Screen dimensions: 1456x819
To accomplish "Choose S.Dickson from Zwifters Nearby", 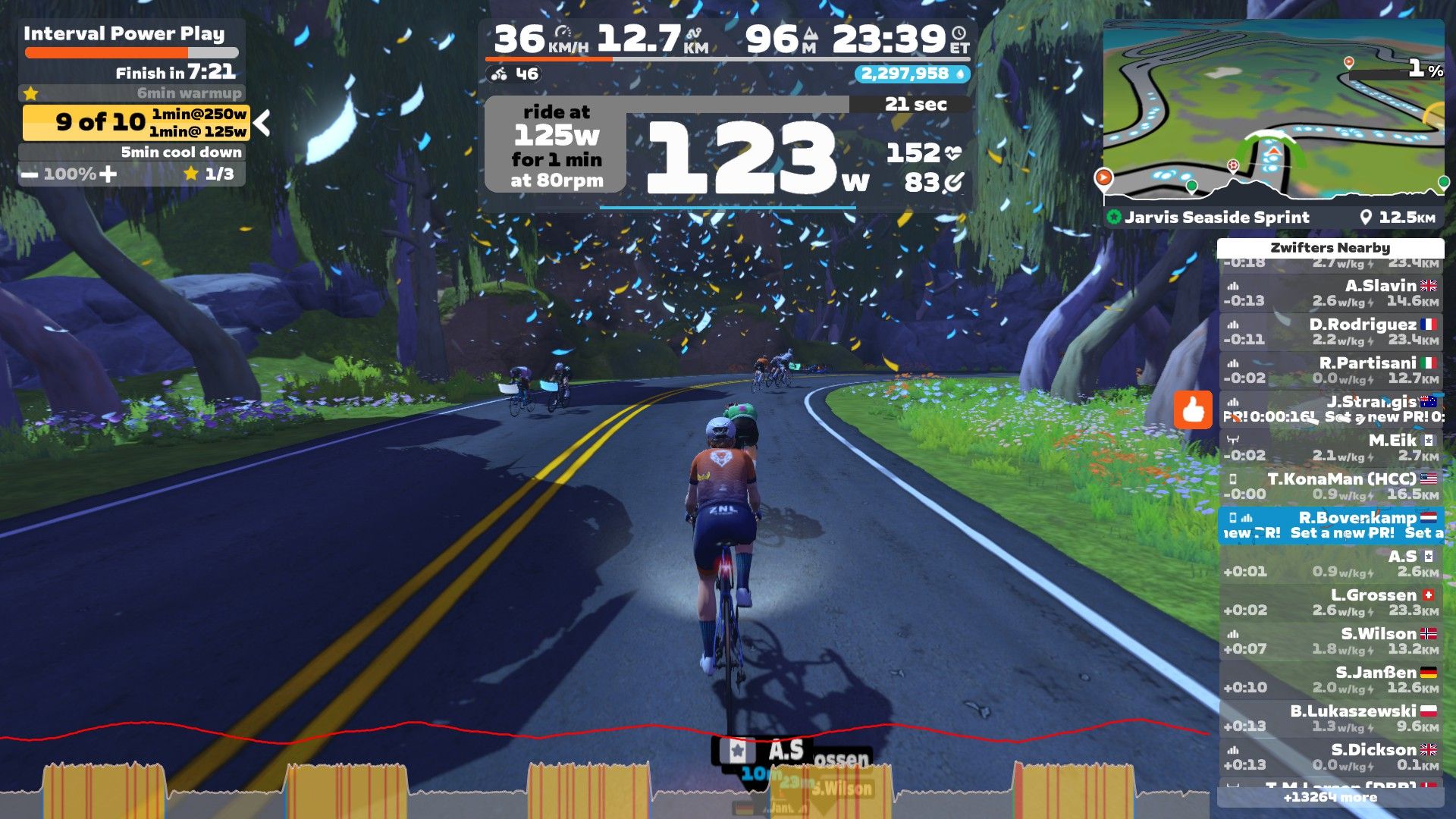I will pyautogui.click(x=1330, y=757).
